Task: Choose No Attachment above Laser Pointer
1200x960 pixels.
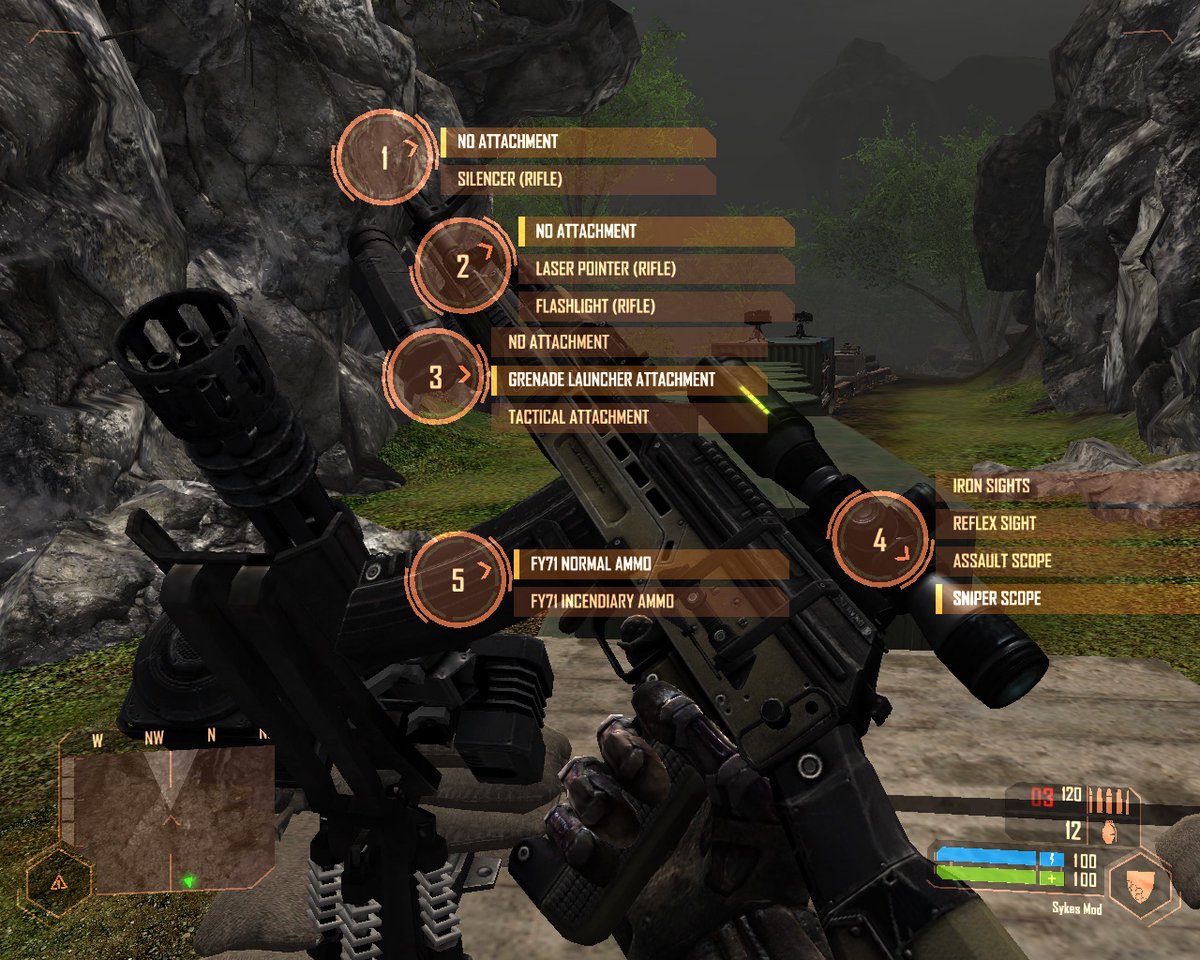Action: point(656,231)
